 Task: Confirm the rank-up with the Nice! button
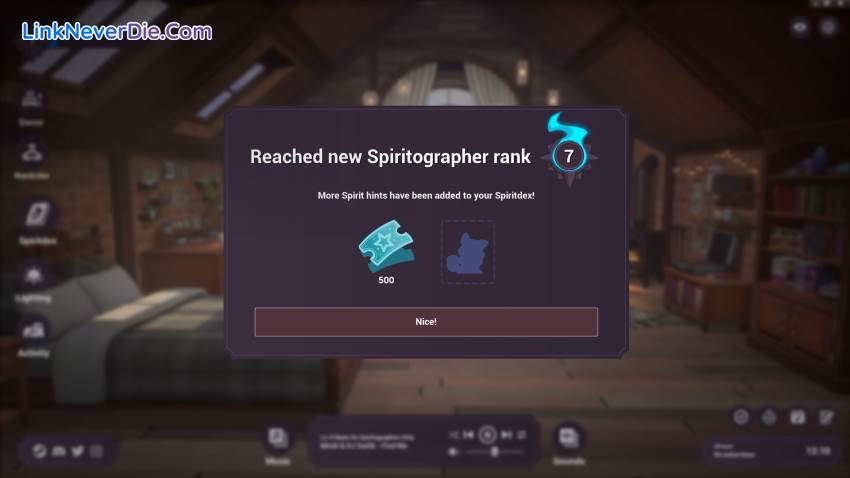click(x=426, y=322)
